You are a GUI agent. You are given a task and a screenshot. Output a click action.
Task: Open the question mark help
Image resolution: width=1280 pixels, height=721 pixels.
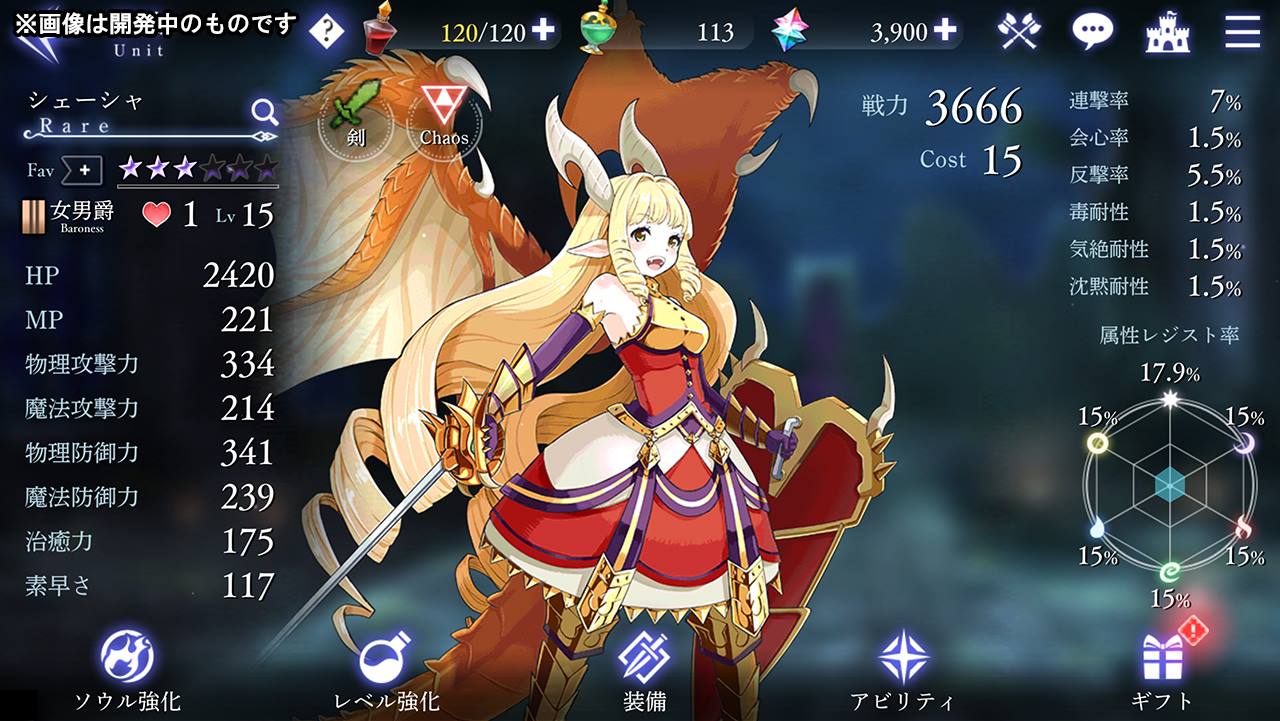tap(326, 32)
